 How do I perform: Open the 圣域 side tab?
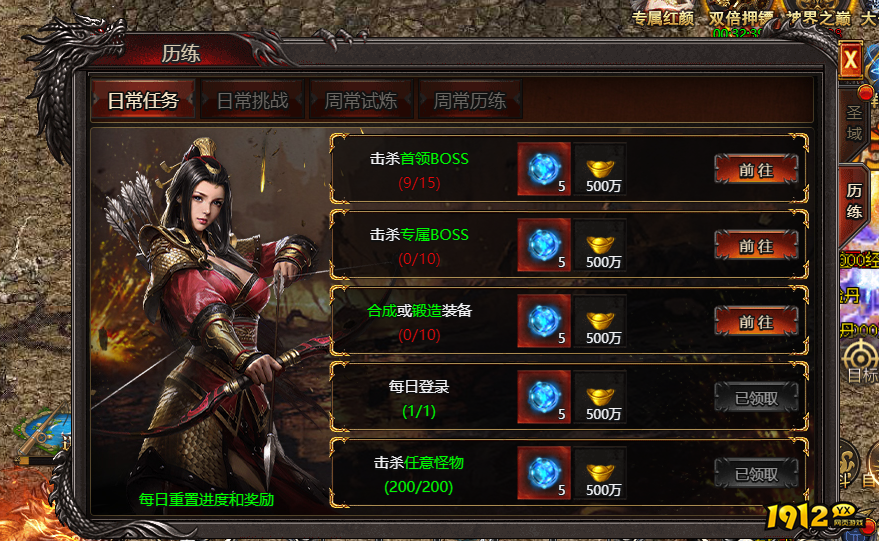[x=853, y=123]
